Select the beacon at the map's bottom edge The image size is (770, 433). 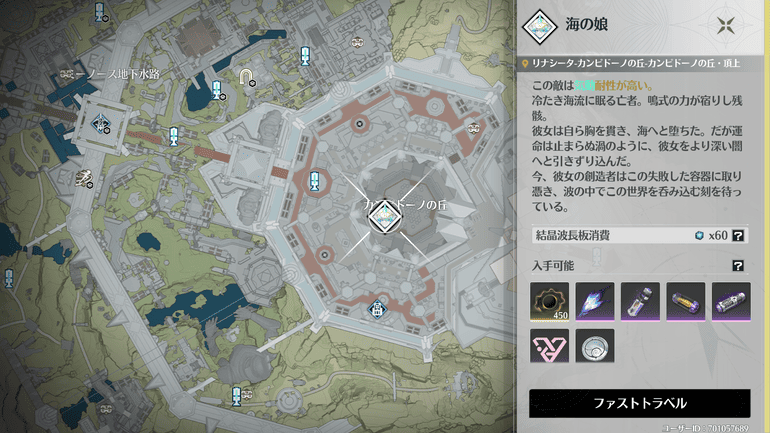tap(237, 393)
